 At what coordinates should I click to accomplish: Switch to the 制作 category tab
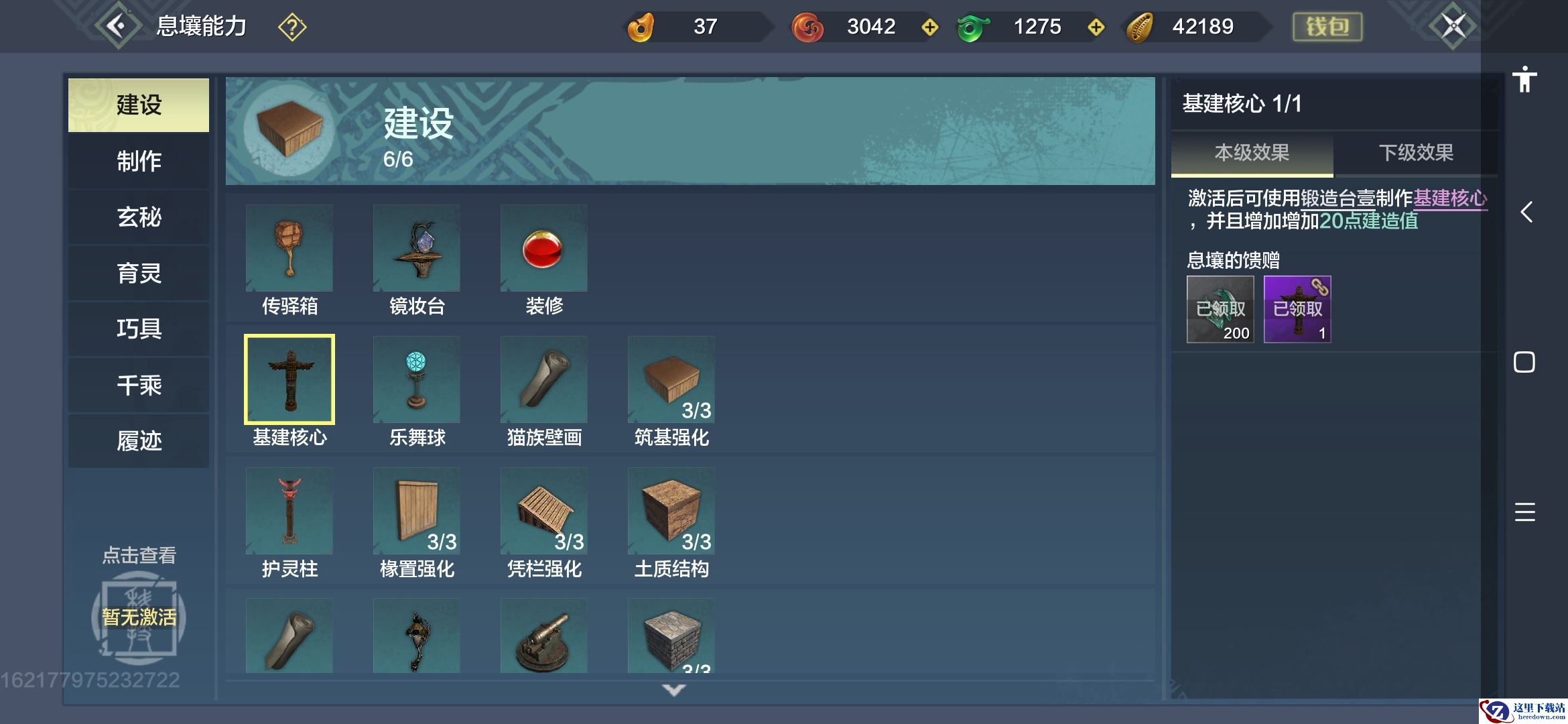[x=139, y=162]
